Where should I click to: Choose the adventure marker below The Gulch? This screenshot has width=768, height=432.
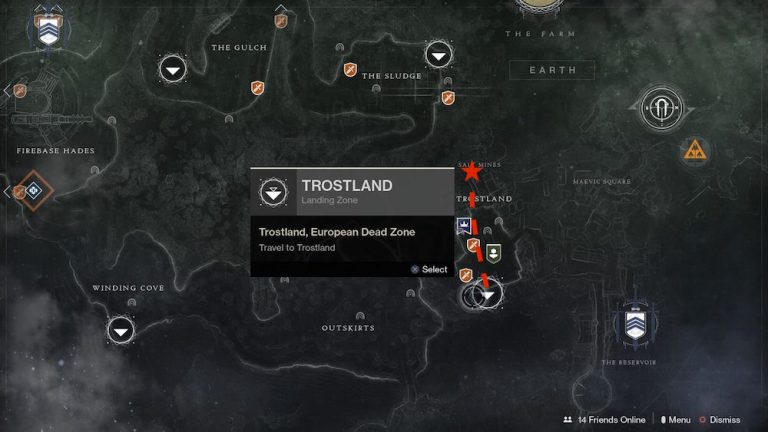click(x=257, y=88)
